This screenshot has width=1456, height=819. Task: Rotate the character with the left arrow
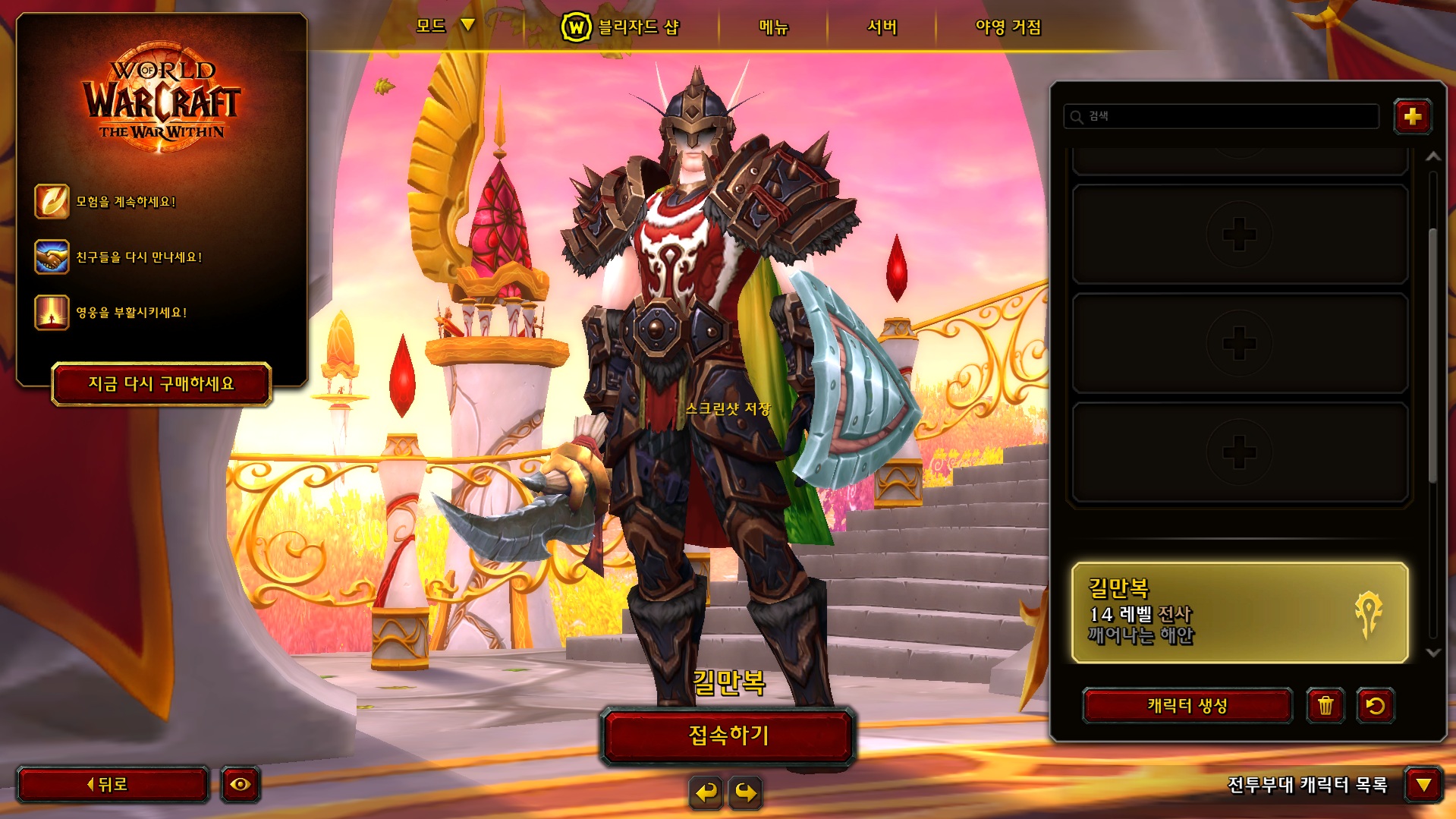[706, 793]
